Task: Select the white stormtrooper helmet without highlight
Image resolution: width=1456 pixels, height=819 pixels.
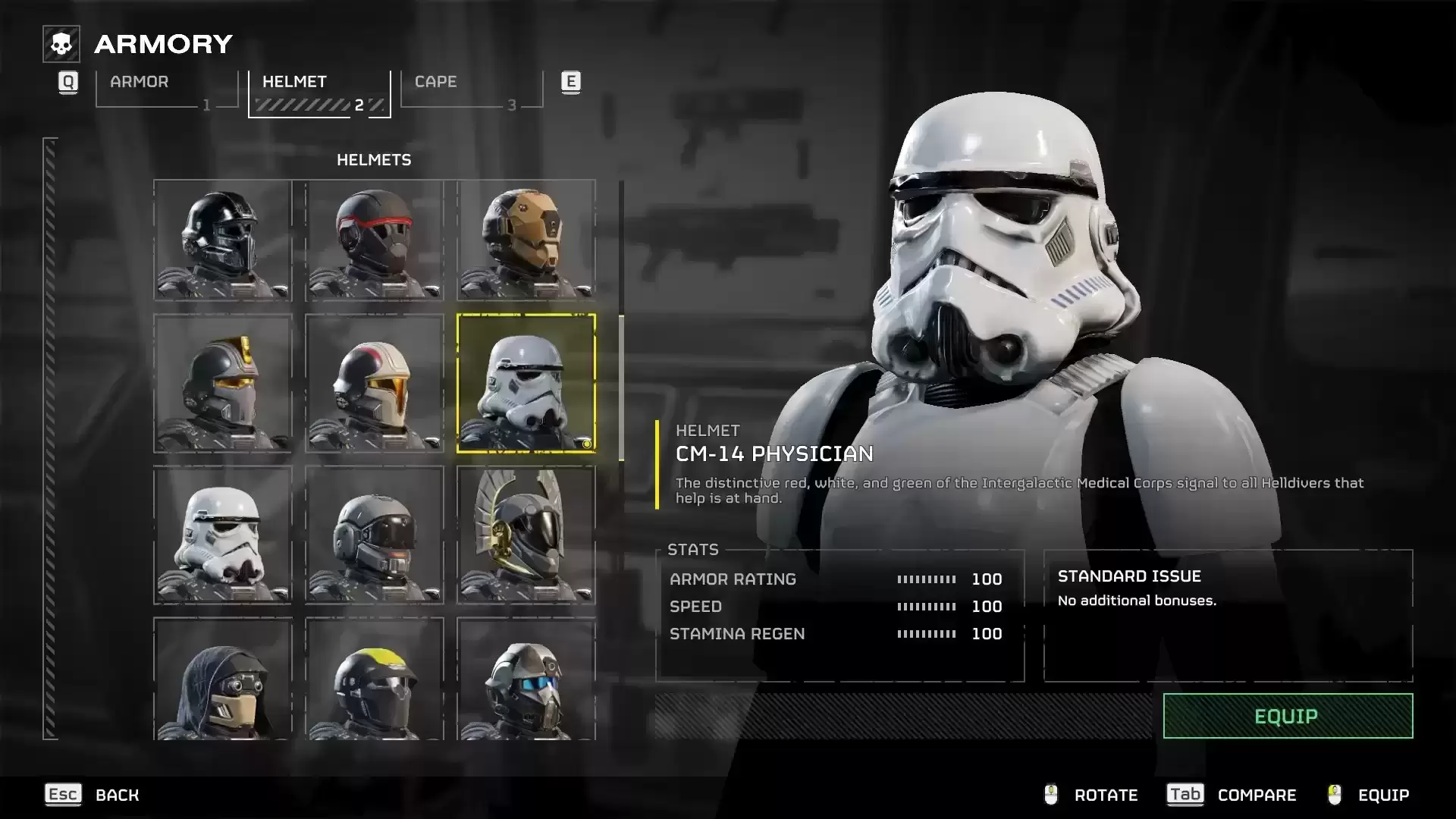Action: [x=223, y=535]
